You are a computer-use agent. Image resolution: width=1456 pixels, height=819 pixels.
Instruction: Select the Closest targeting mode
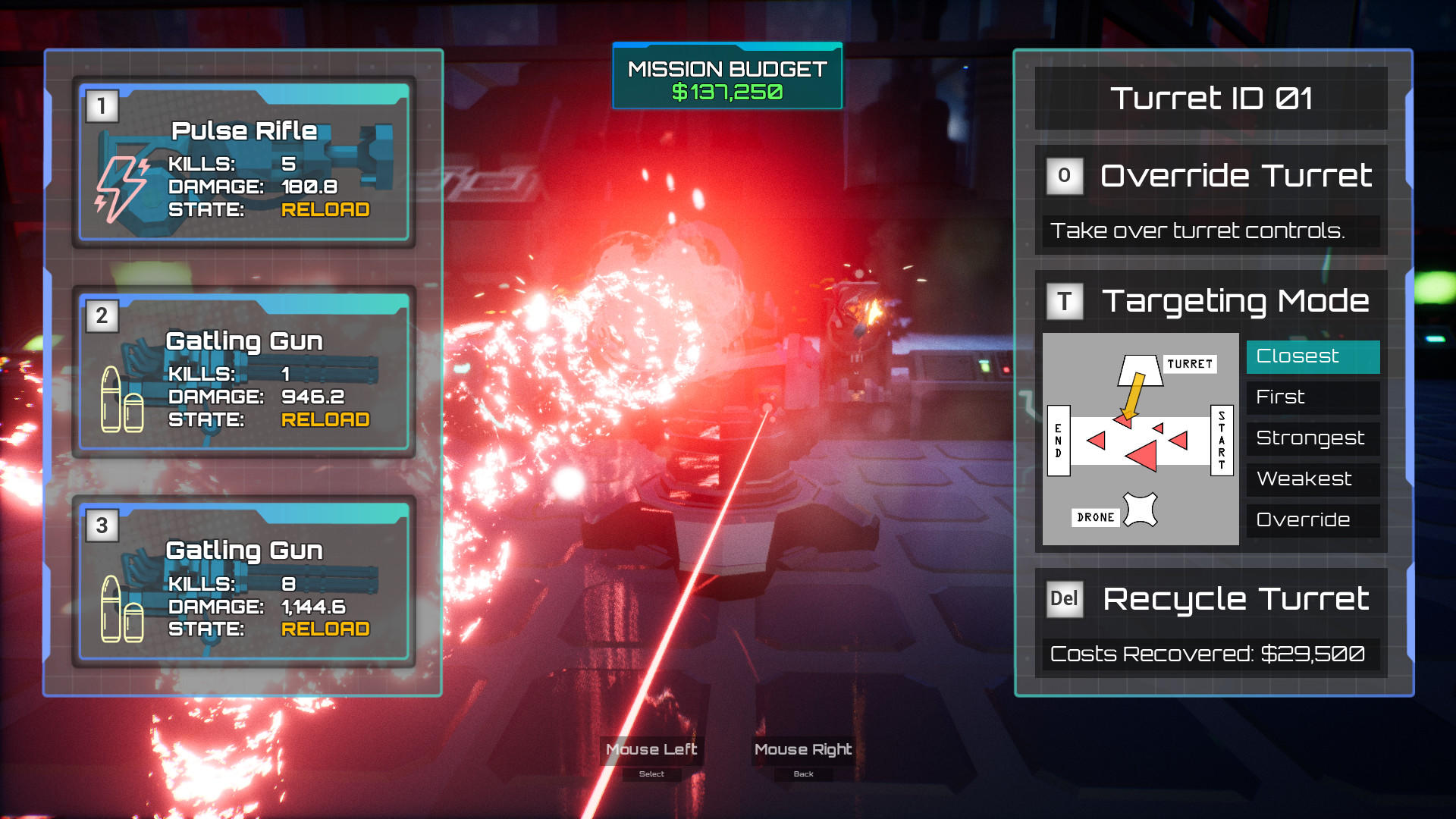tap(1312, 356)
